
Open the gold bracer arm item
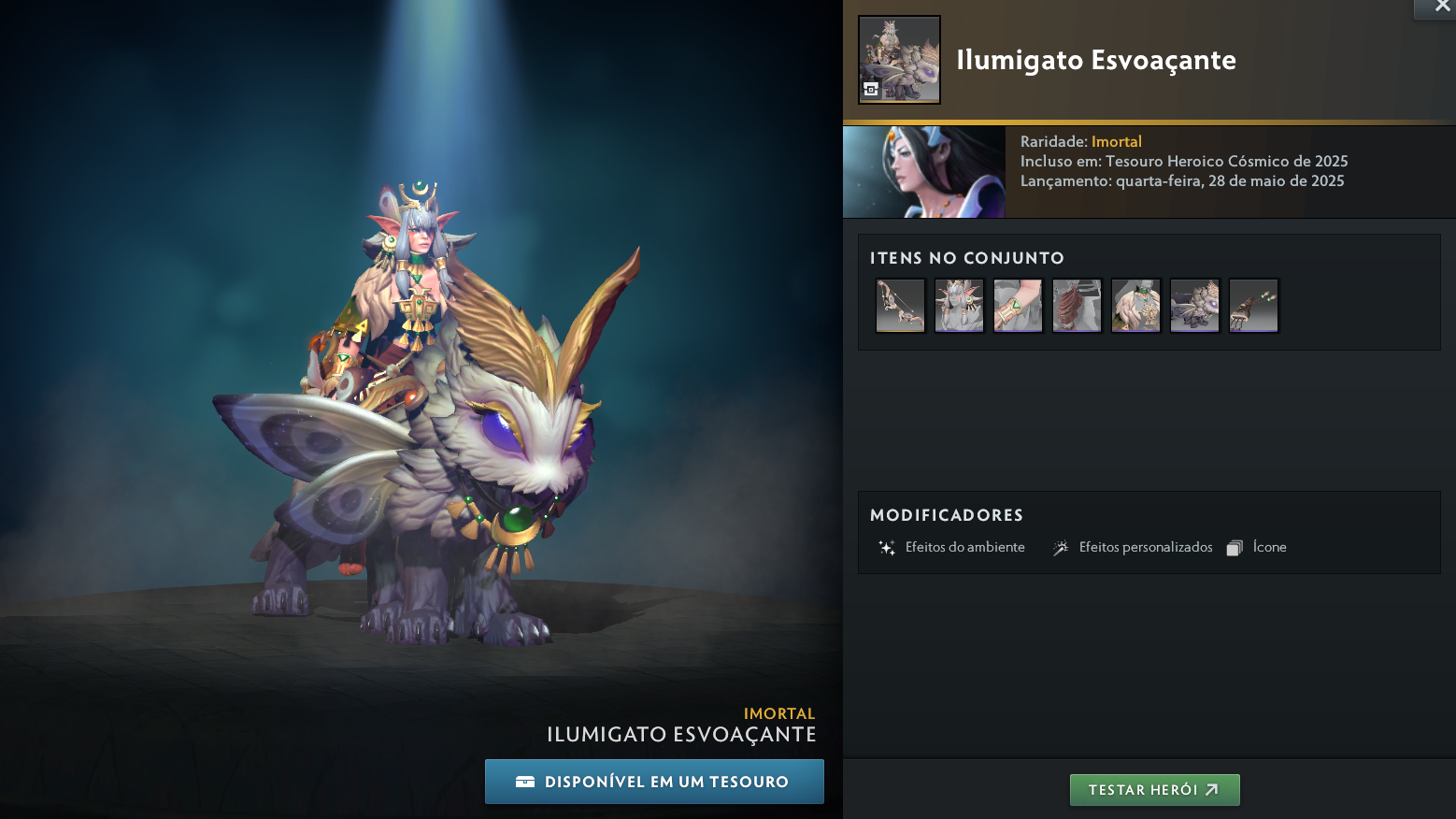pyautogui.click(x=1018, y=305)
